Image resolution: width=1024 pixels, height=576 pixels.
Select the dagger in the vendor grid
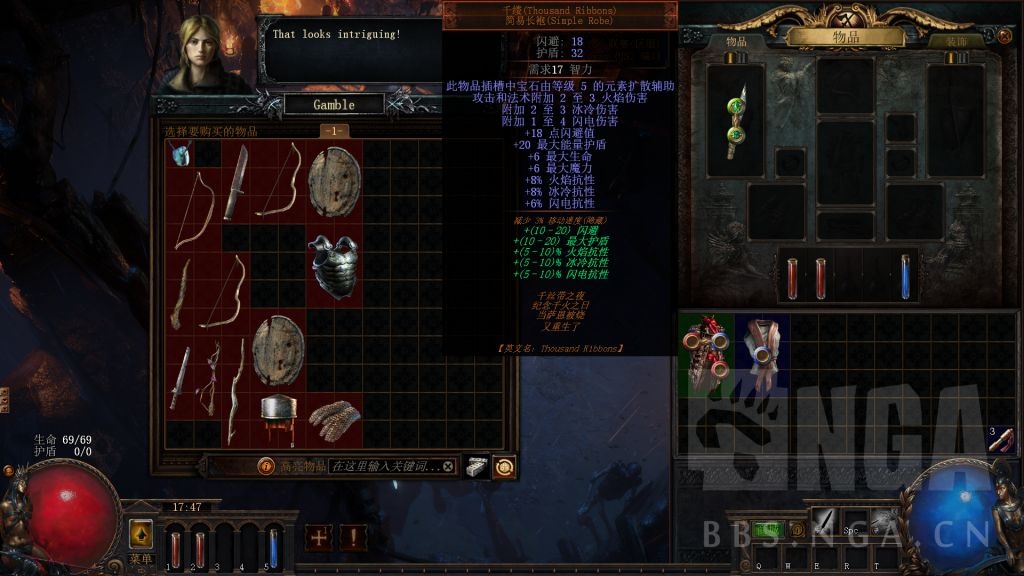coord(235,181)
